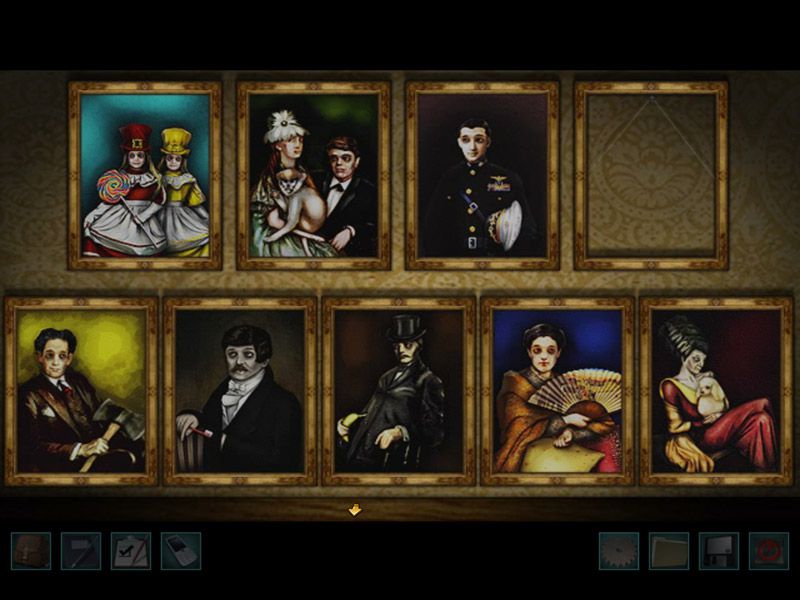Open the load game folder icon
Viewport: 800px width, 600px height.
[669, 551]
